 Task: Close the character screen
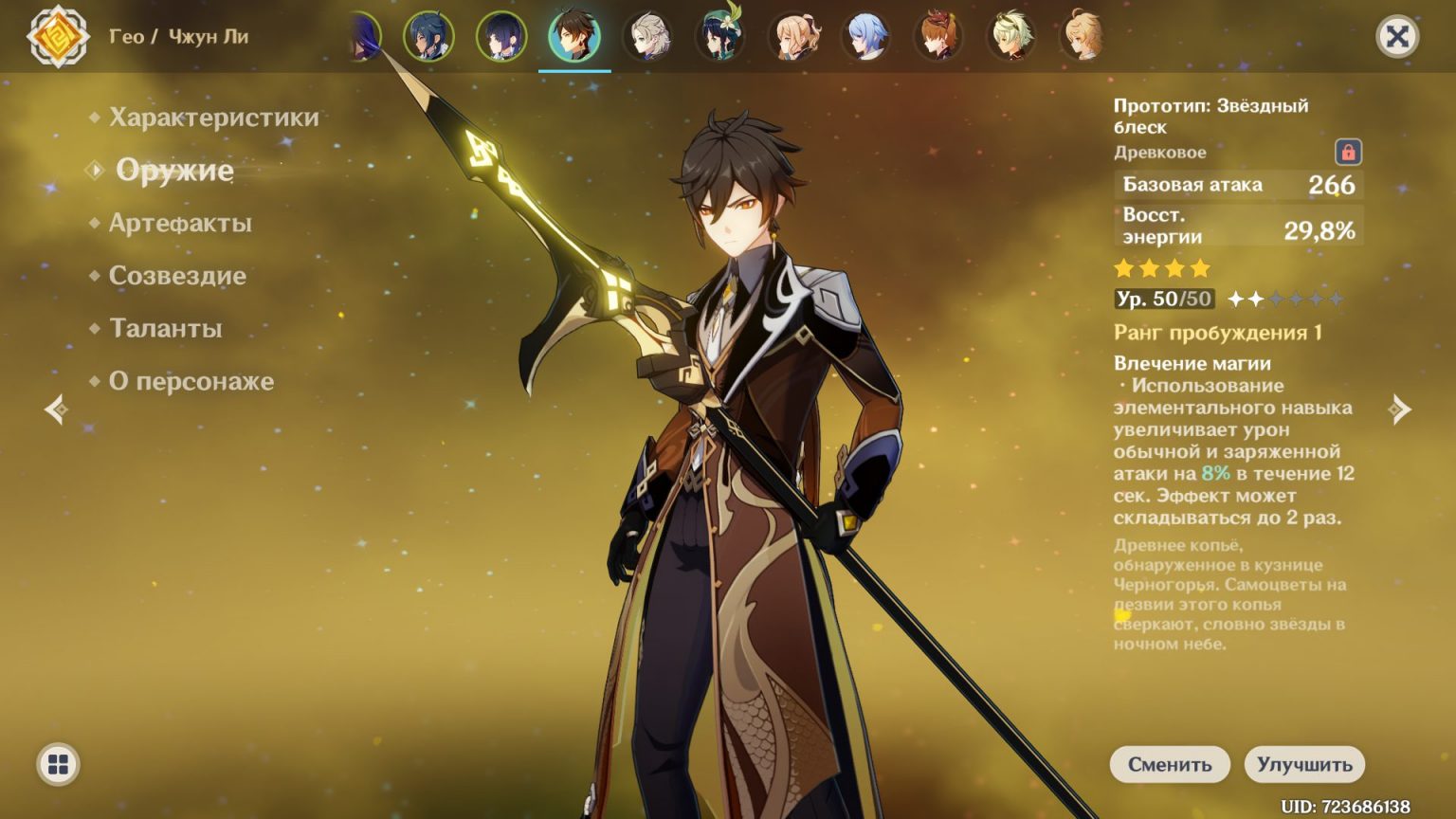(x=1396, y=37)
